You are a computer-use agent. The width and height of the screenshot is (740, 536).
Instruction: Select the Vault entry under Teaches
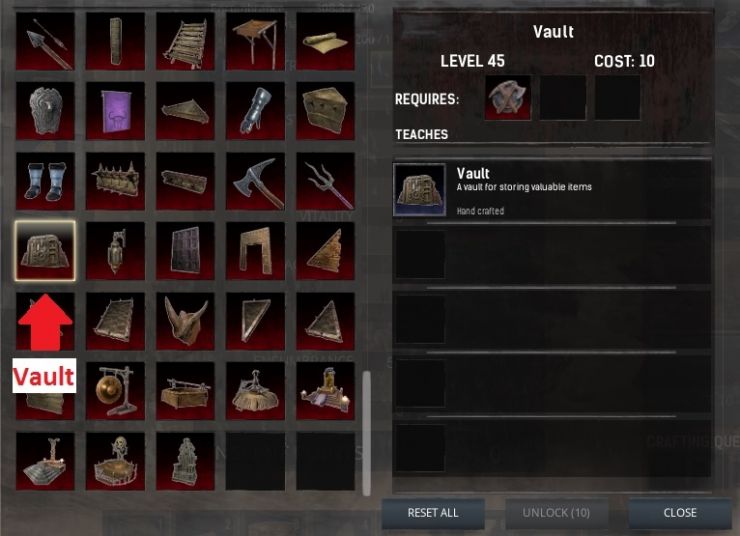click(x=552, y=190)
